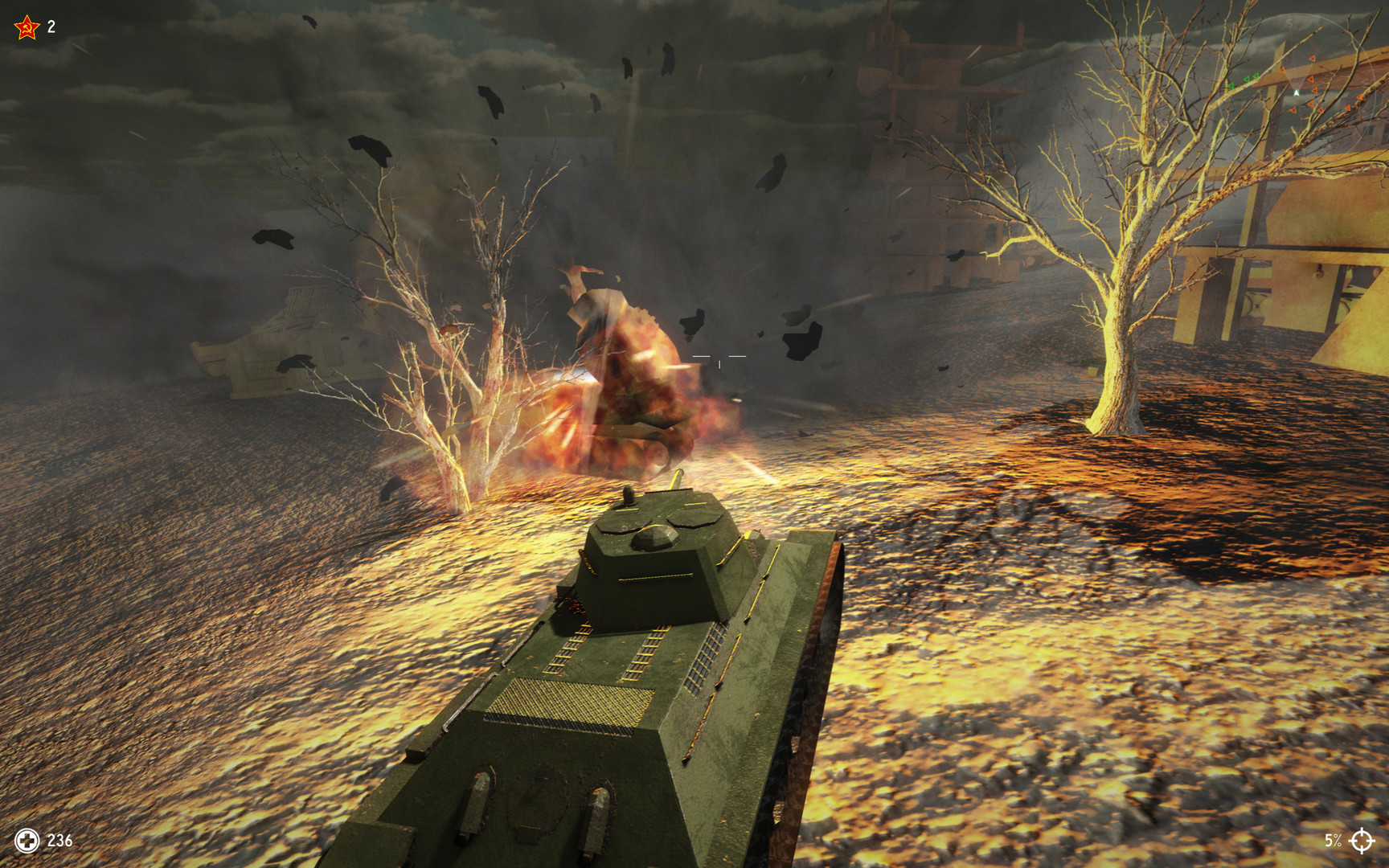
Task: Click the ammo count 236
Action: [59, 842]
